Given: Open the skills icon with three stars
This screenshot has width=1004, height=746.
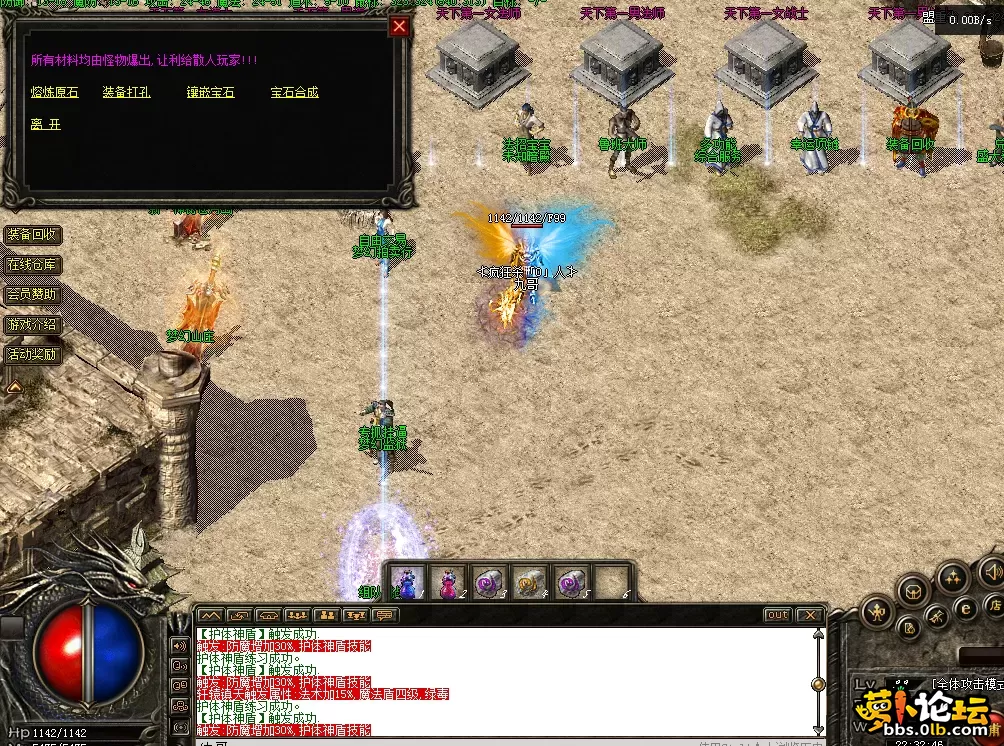Looking at the screenshot, I should (x=951, y=577).
